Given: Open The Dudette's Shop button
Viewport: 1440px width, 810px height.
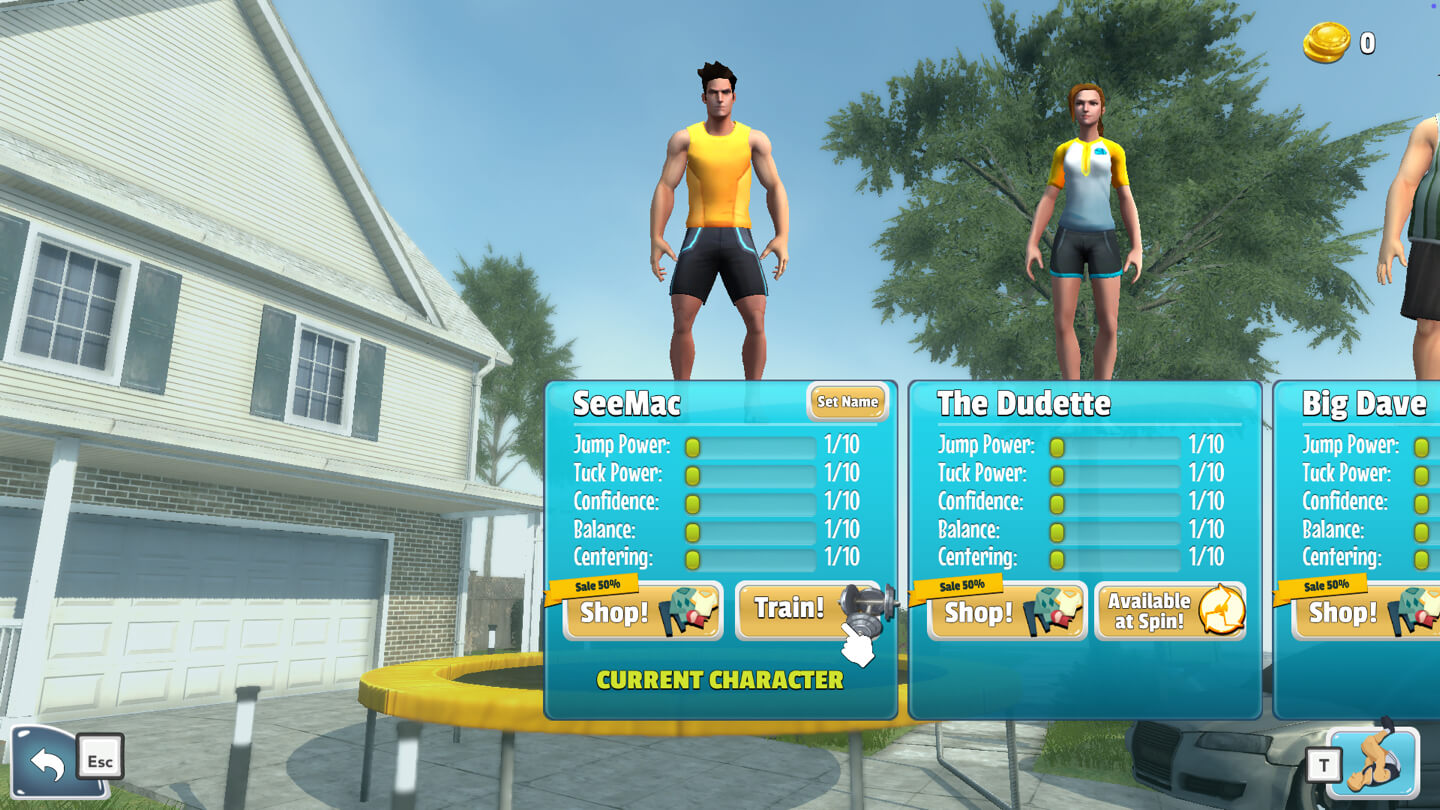Looking at the screenshot, I should point(1006,611).
